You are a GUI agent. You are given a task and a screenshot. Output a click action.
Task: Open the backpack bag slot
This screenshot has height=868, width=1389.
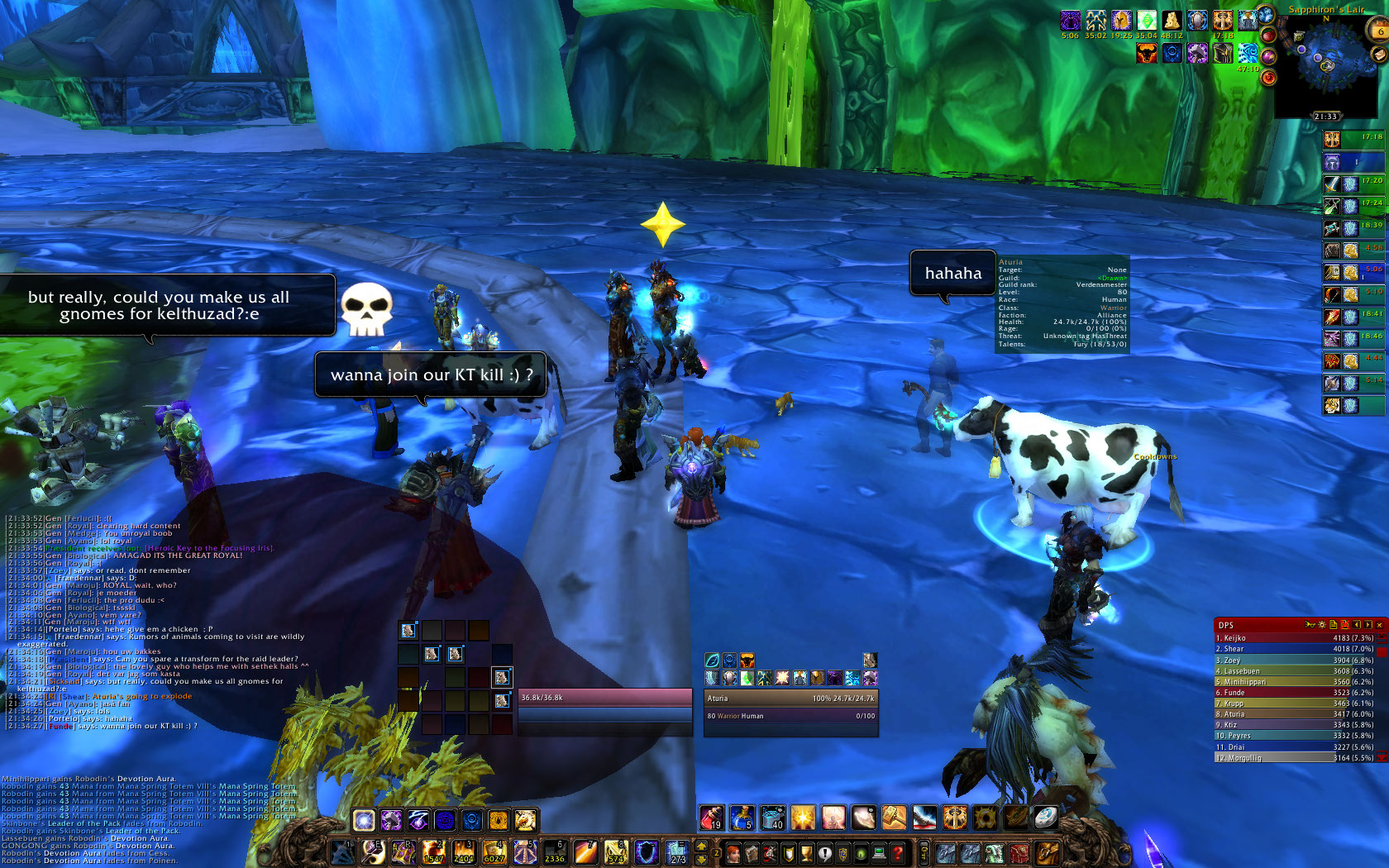coord(1046,852)
